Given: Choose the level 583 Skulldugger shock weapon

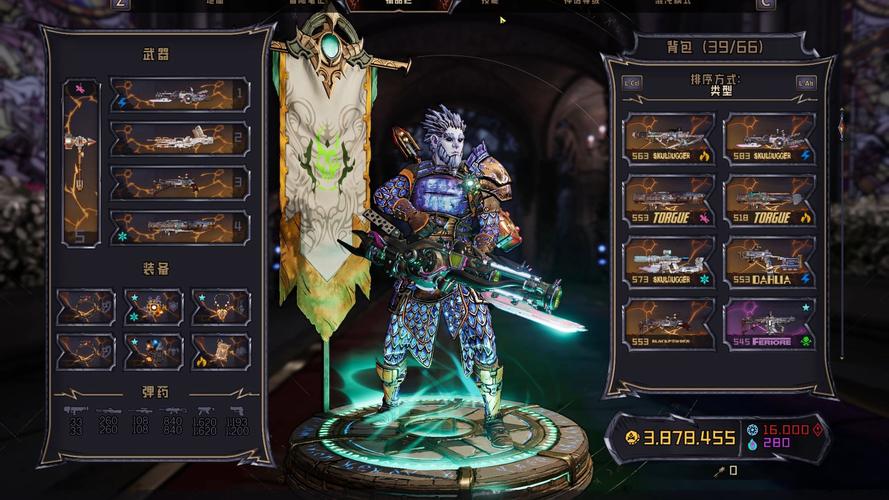Looking at the screenshot, I should click(769, 138).
